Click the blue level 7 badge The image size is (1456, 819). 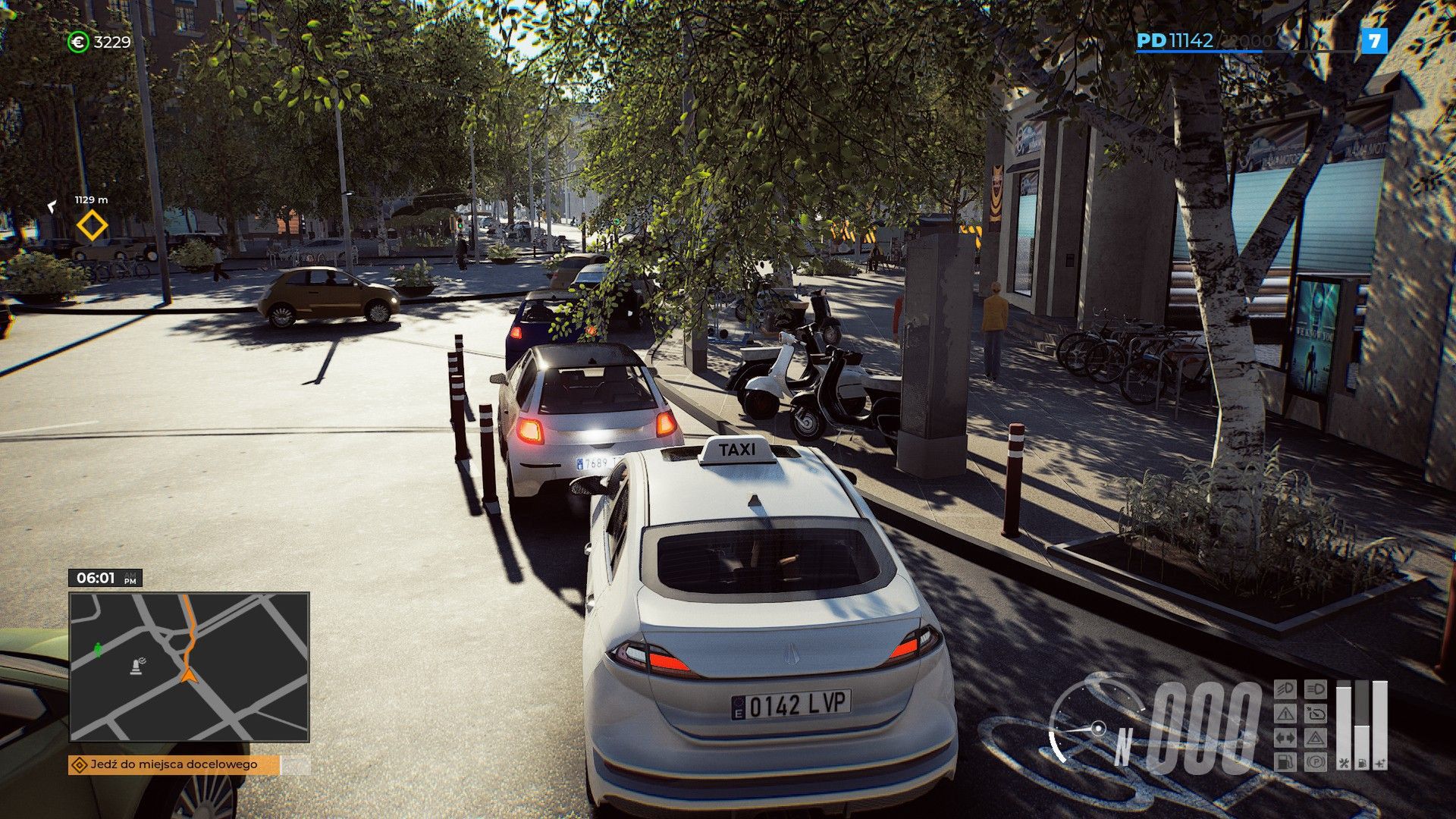tap(1374, 41)
